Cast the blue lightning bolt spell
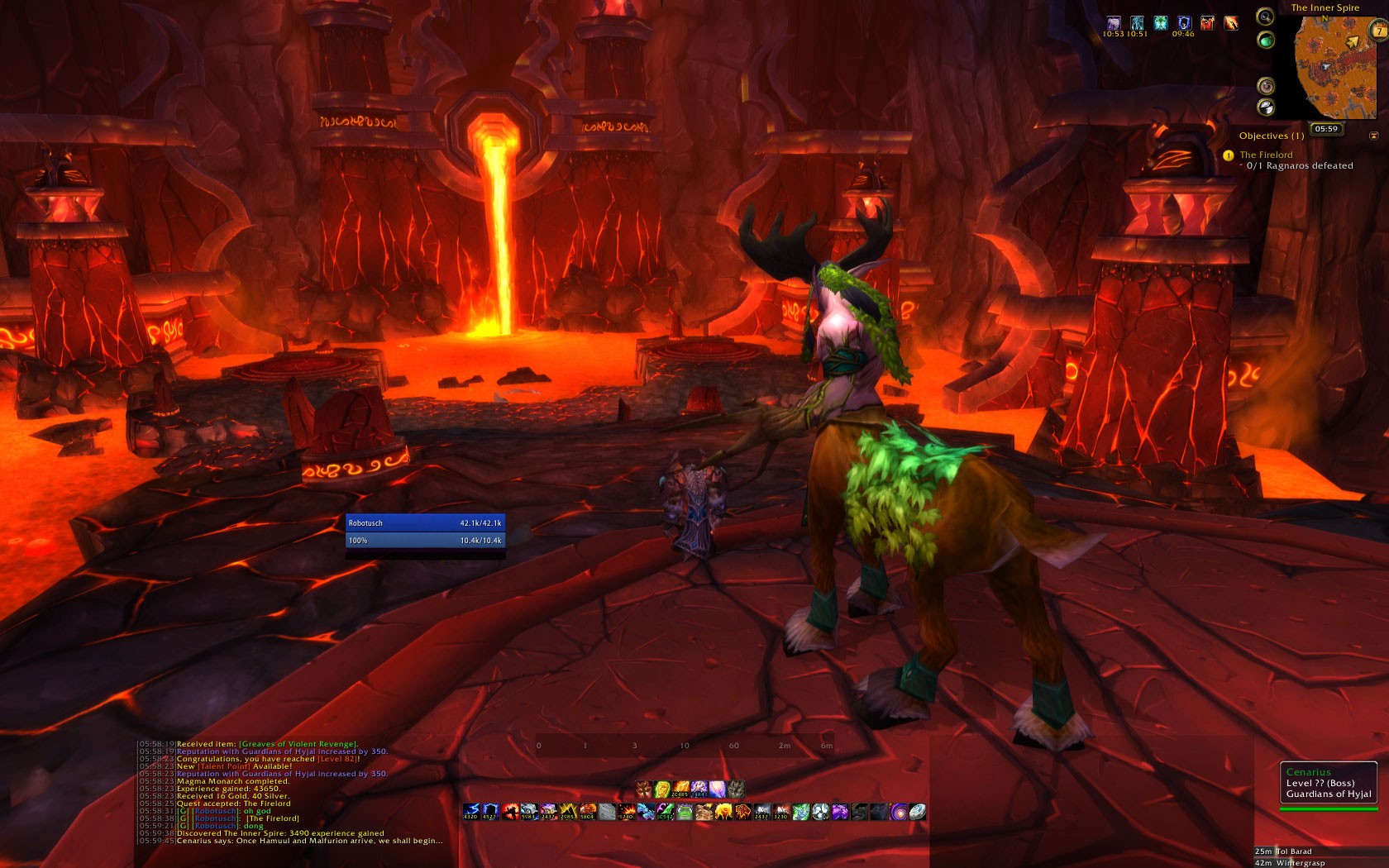The image size is (1389, 868). (x=471, y=812)
